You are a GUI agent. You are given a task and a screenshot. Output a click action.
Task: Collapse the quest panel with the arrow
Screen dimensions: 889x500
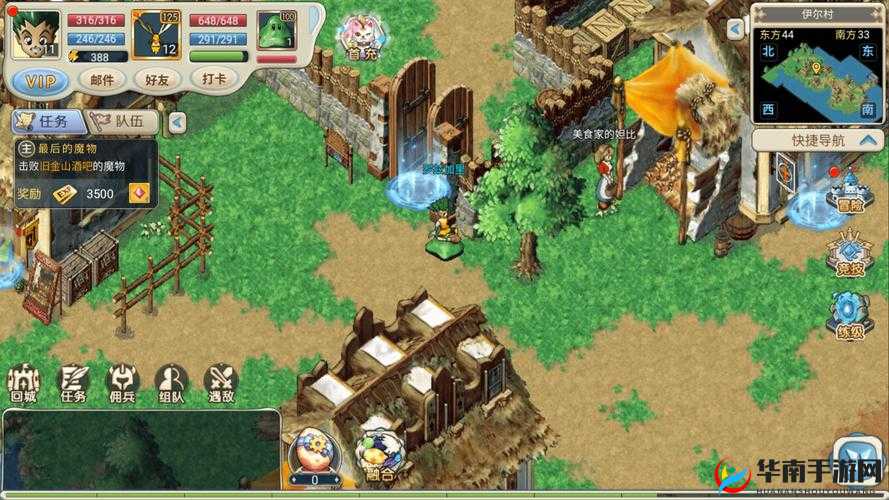pyautogui.click(x=177, y=122)
